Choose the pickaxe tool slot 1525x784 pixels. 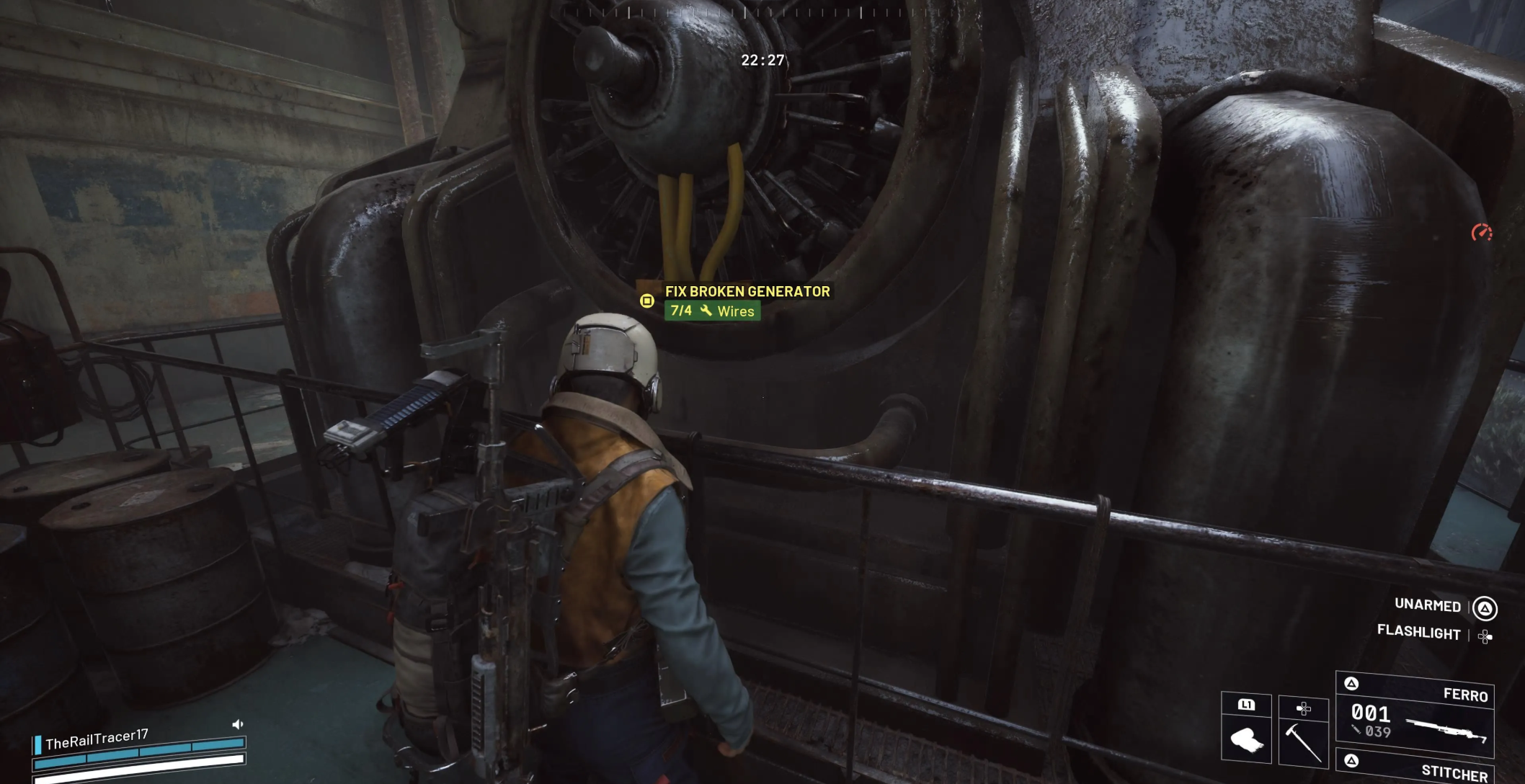click(x=1303, y=730)
